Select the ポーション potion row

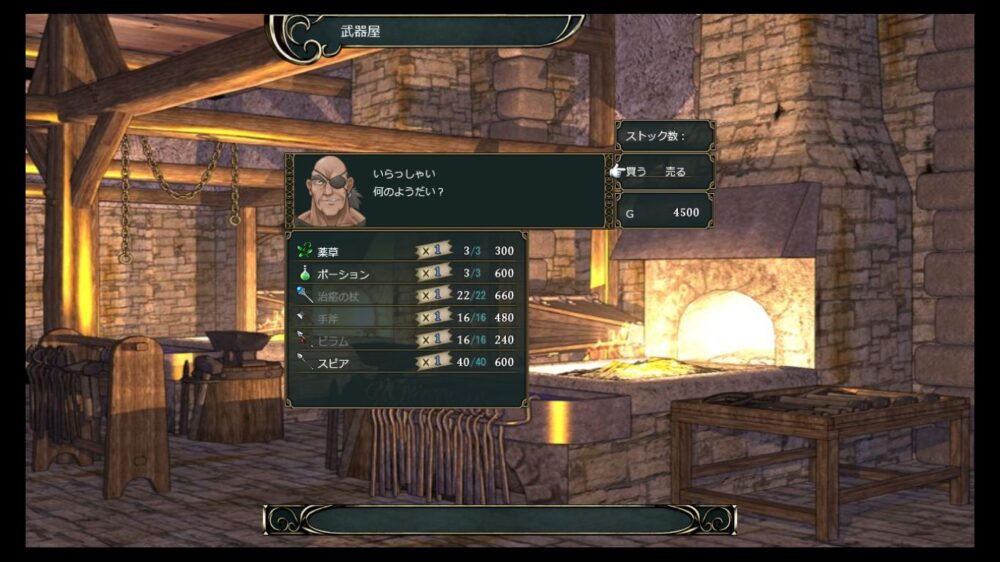(406, 273)
